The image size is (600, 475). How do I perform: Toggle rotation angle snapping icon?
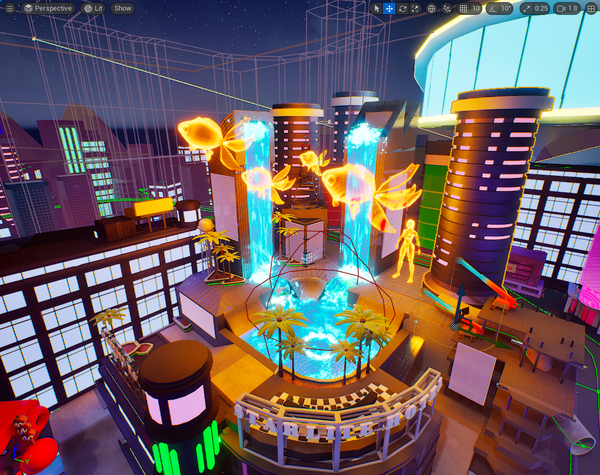click(491, 8)
